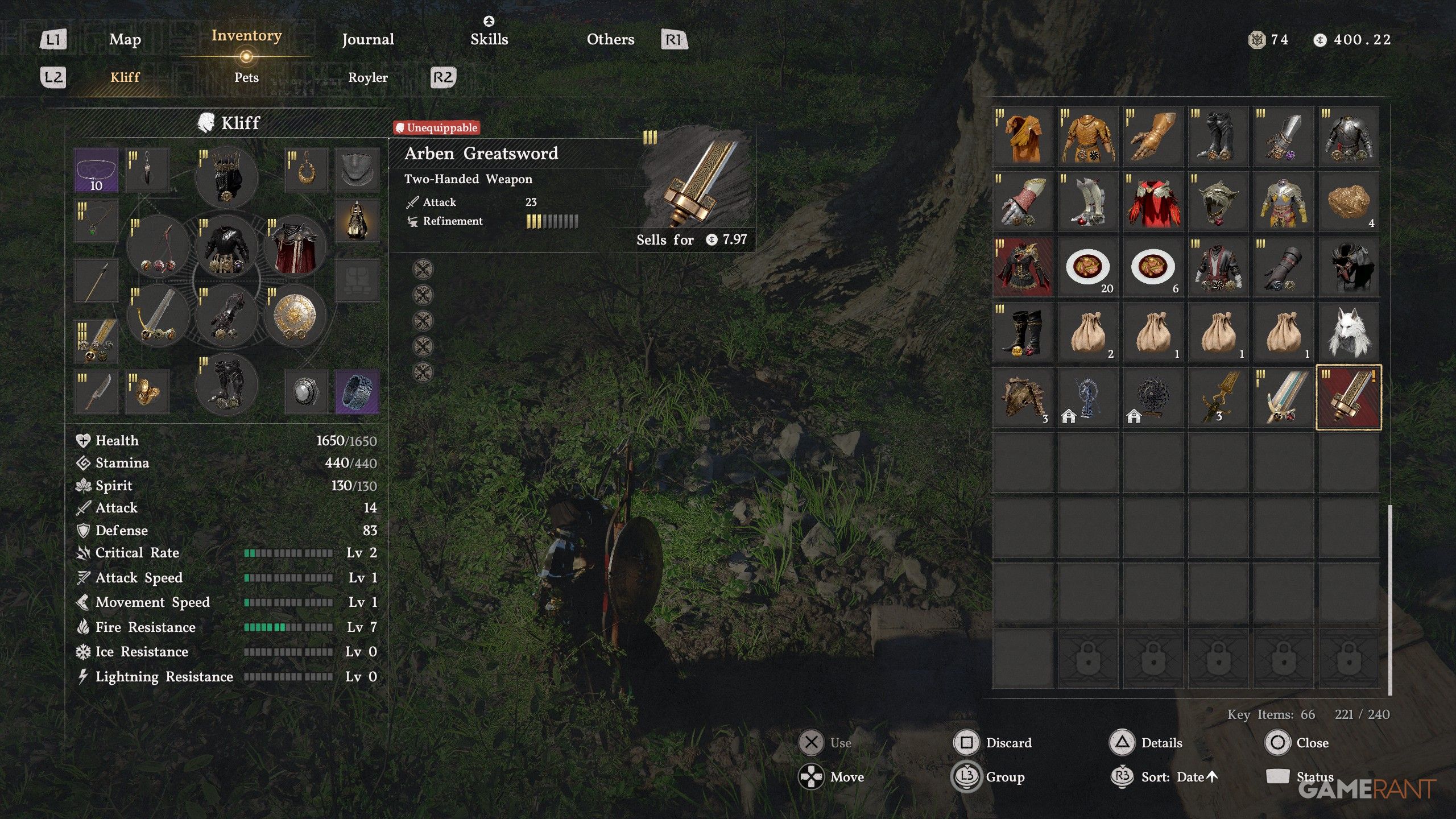Choose the food plate with 20 count

[1087, 267]
